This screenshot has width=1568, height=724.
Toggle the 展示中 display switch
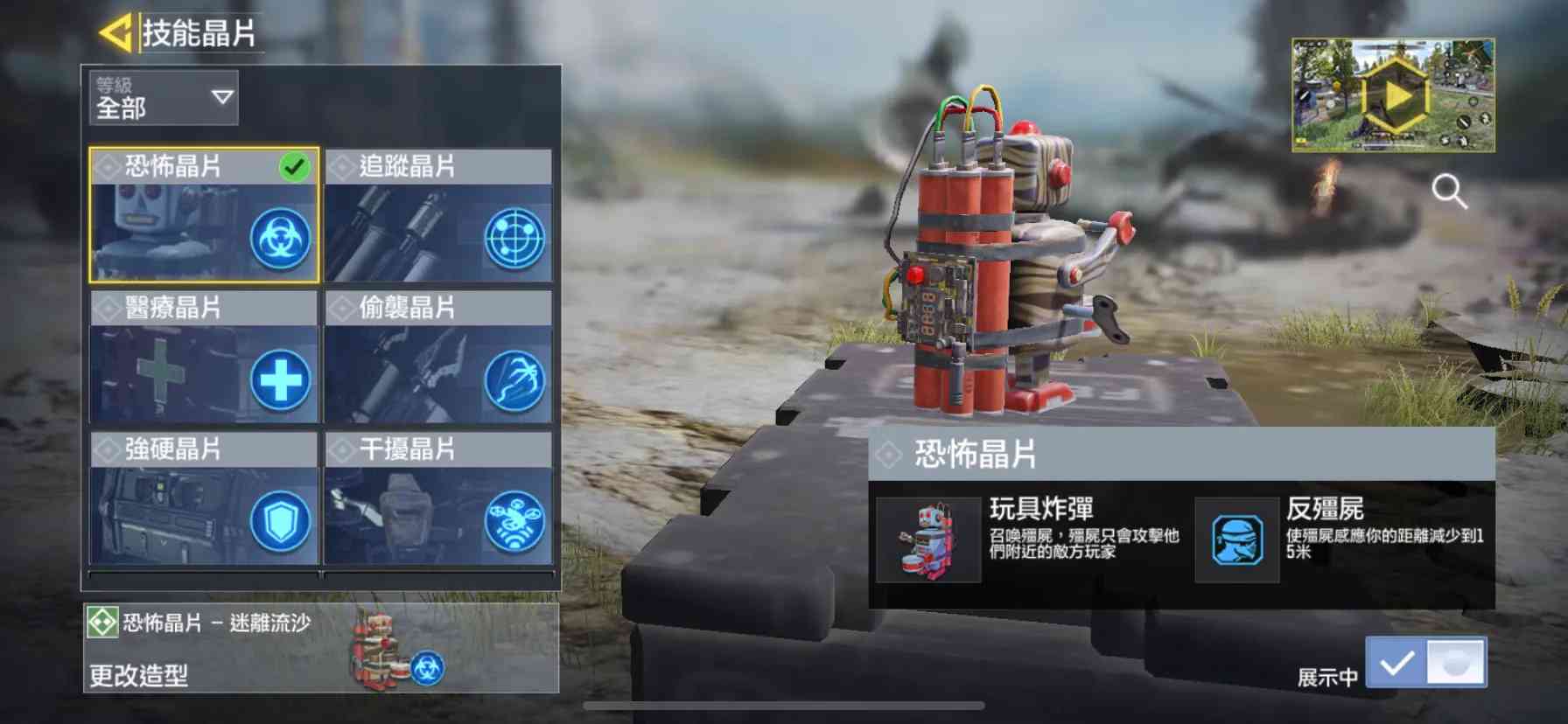(1425, 663)
